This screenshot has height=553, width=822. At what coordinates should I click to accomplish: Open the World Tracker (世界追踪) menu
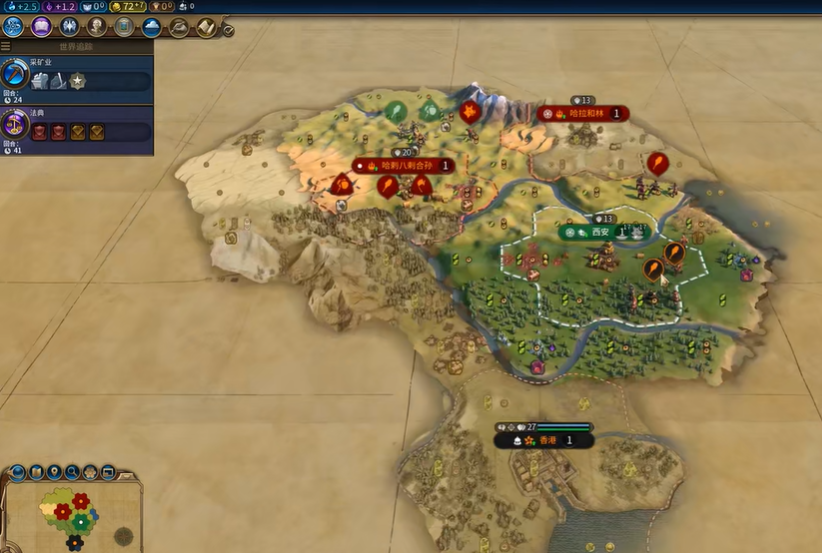6,46
